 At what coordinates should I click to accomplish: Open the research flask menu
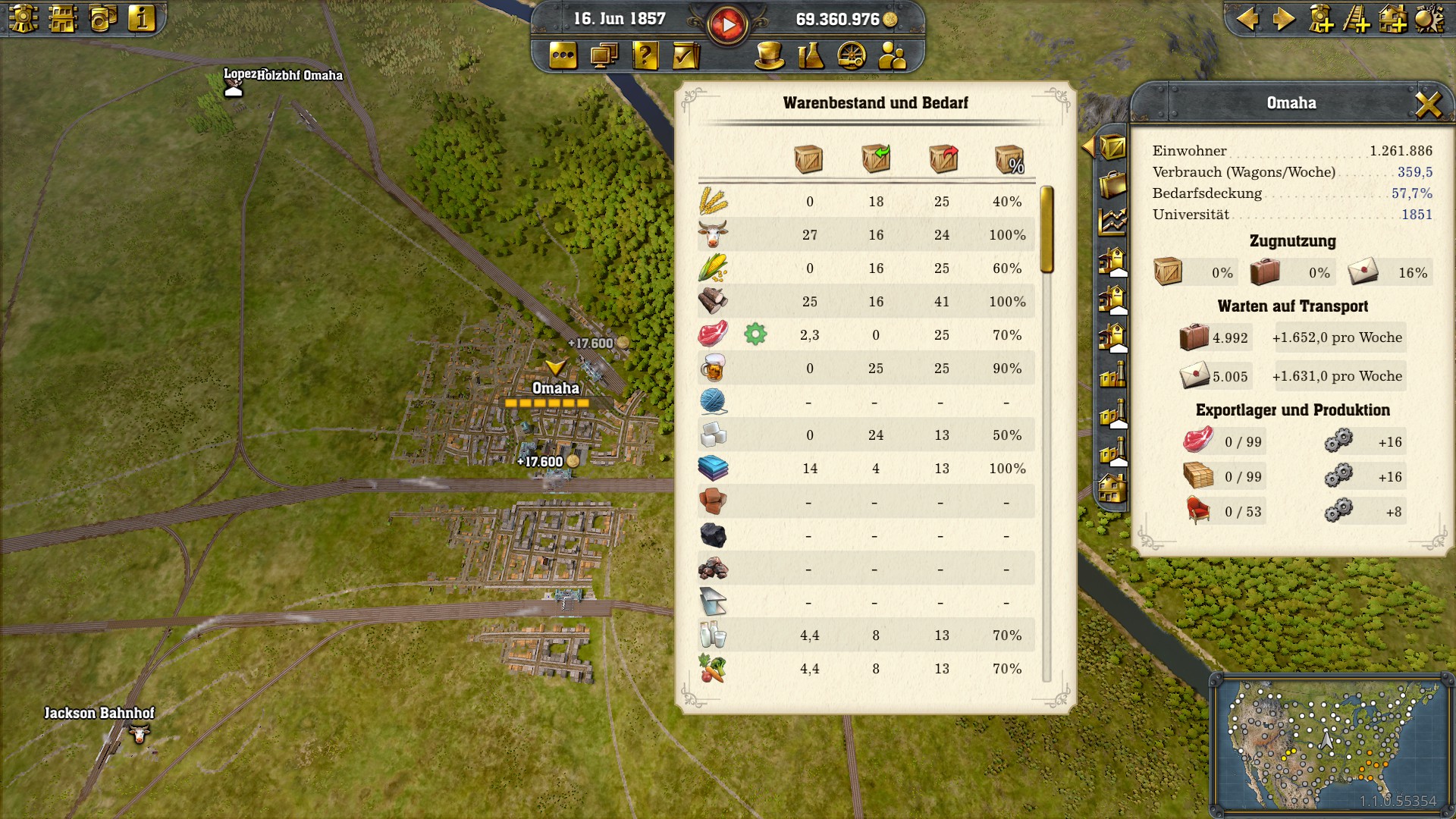coord(811,55)
